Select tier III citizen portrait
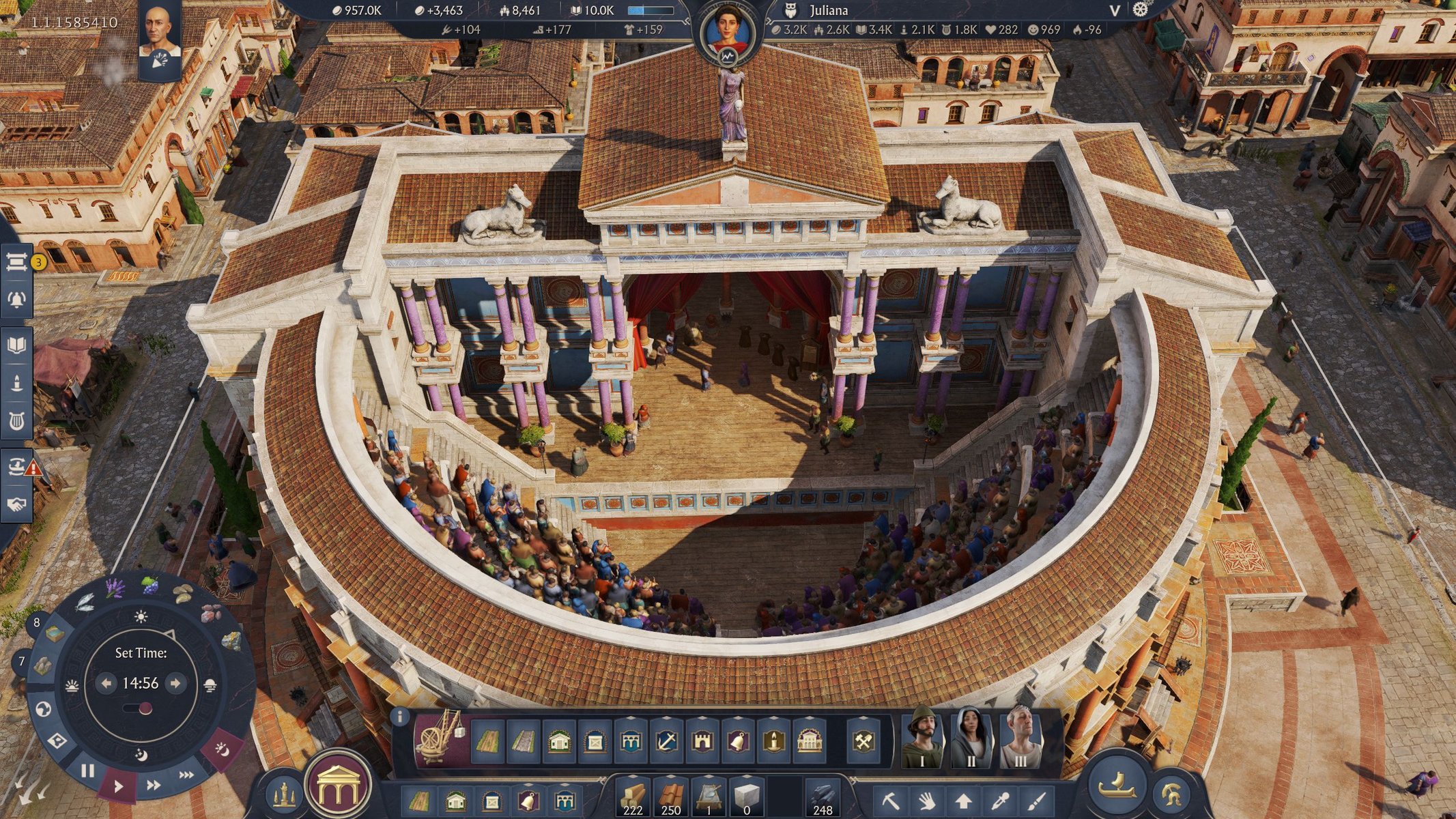Image resolution: width=1456 pixels, height=819 pixels. 1020,738
